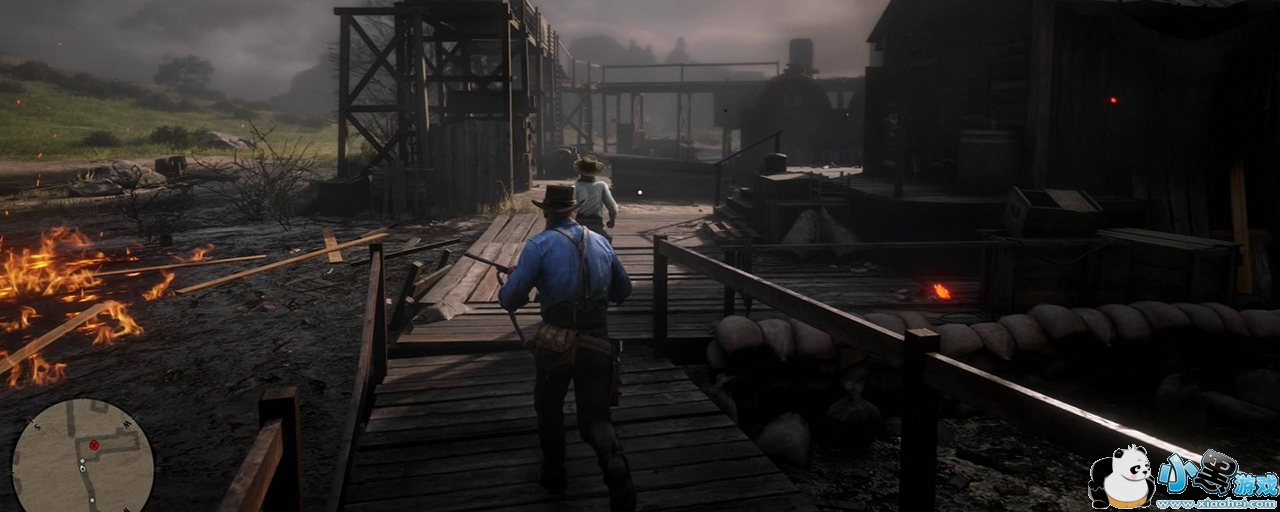Click the circular minimap

(x=82, y=457)
